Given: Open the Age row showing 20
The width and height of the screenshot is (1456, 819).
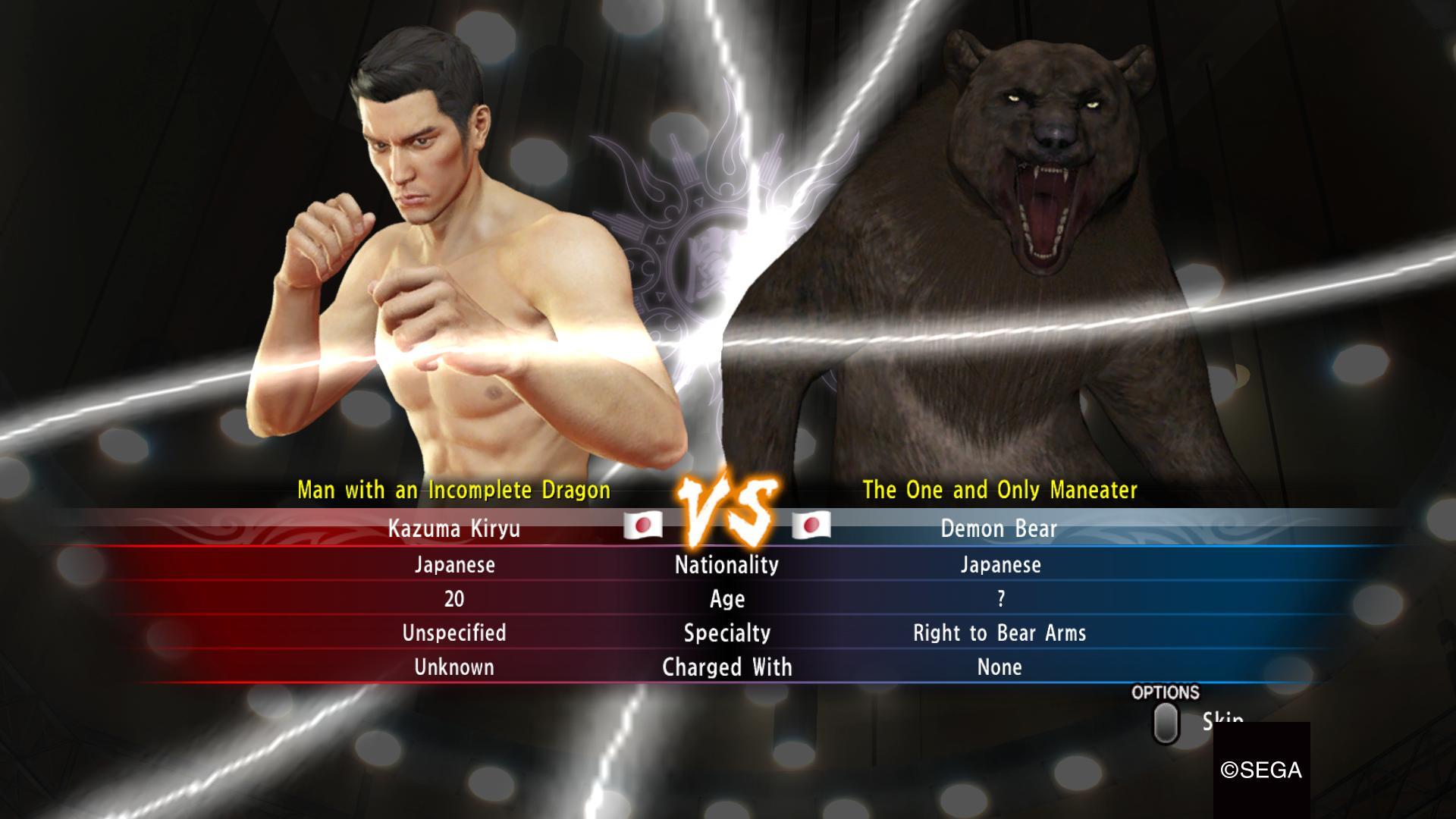Looking at the screenshot, I should [x=451, y=599].
